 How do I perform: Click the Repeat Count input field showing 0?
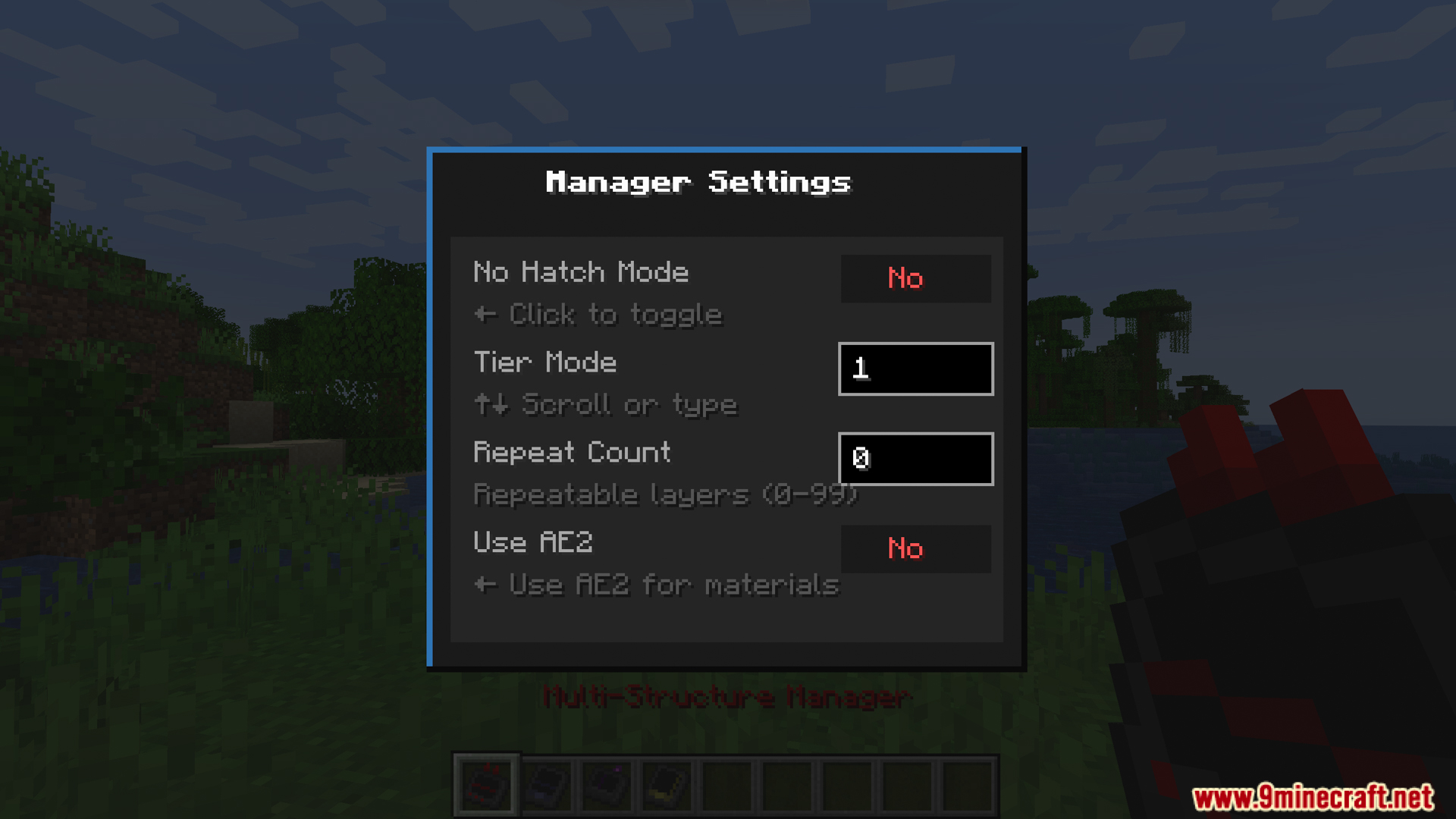point(915,459)
